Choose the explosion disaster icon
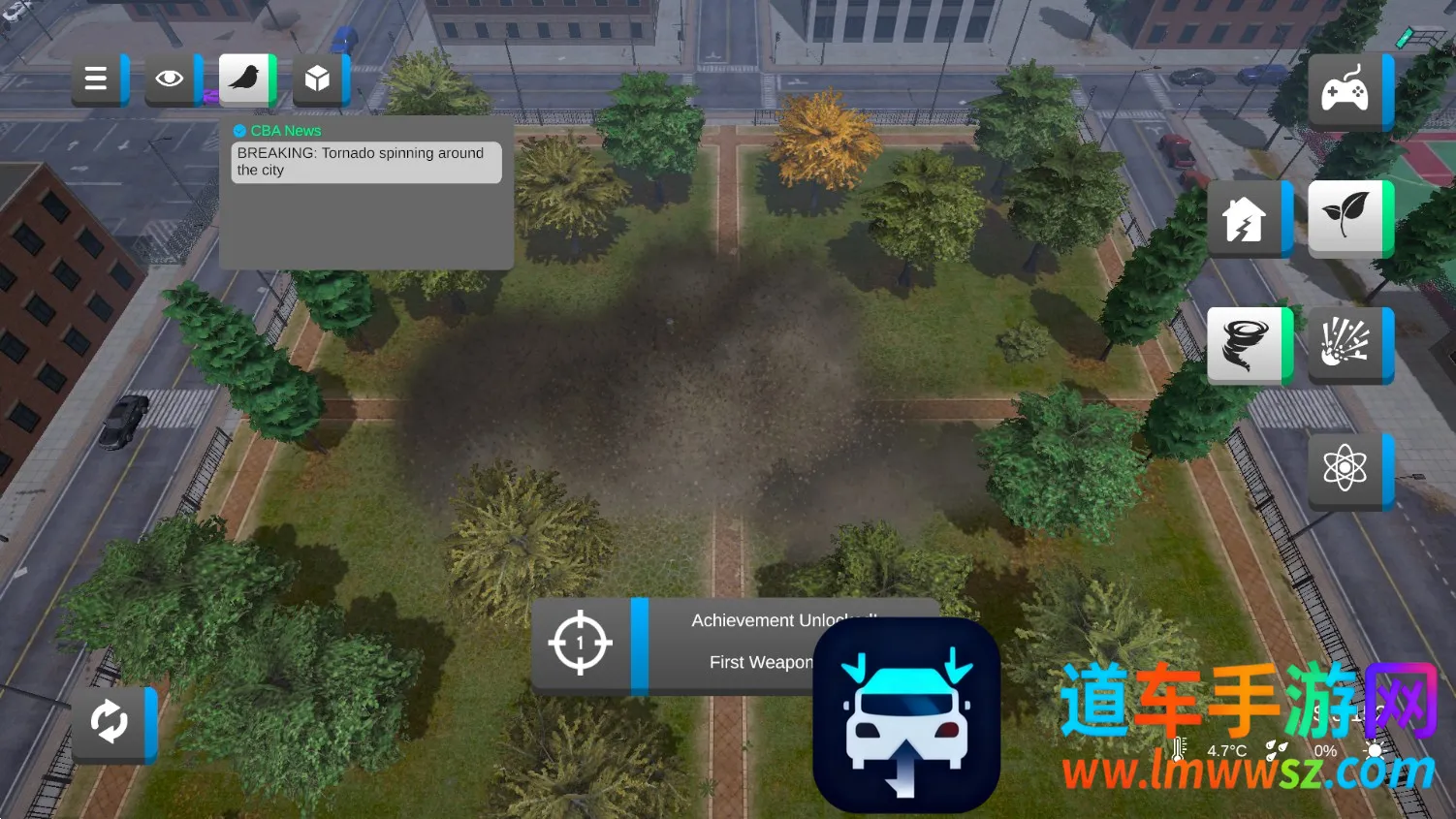Screen dimensions: 1456x819 point(1345,344)
